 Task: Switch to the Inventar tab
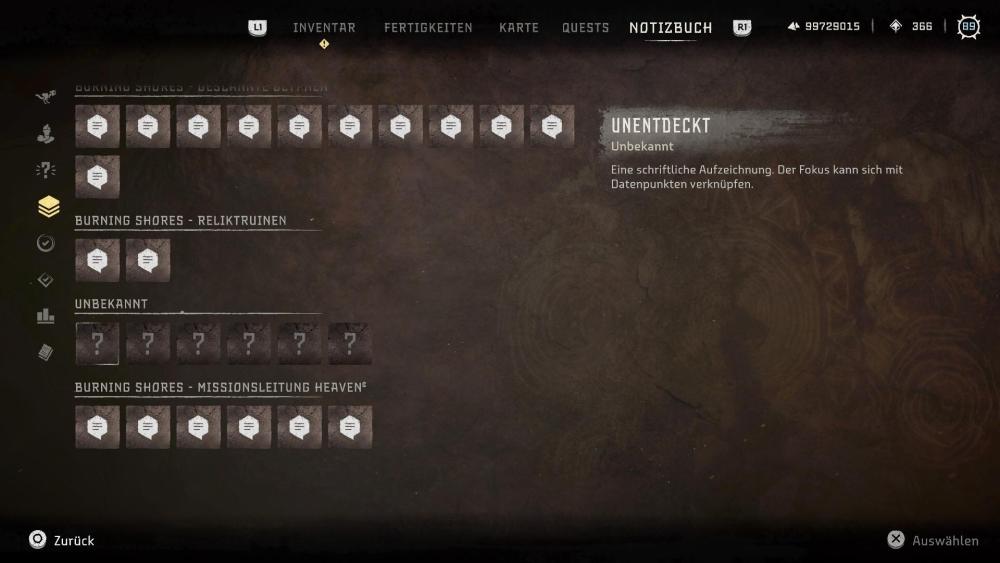click(x=324, y=28)
